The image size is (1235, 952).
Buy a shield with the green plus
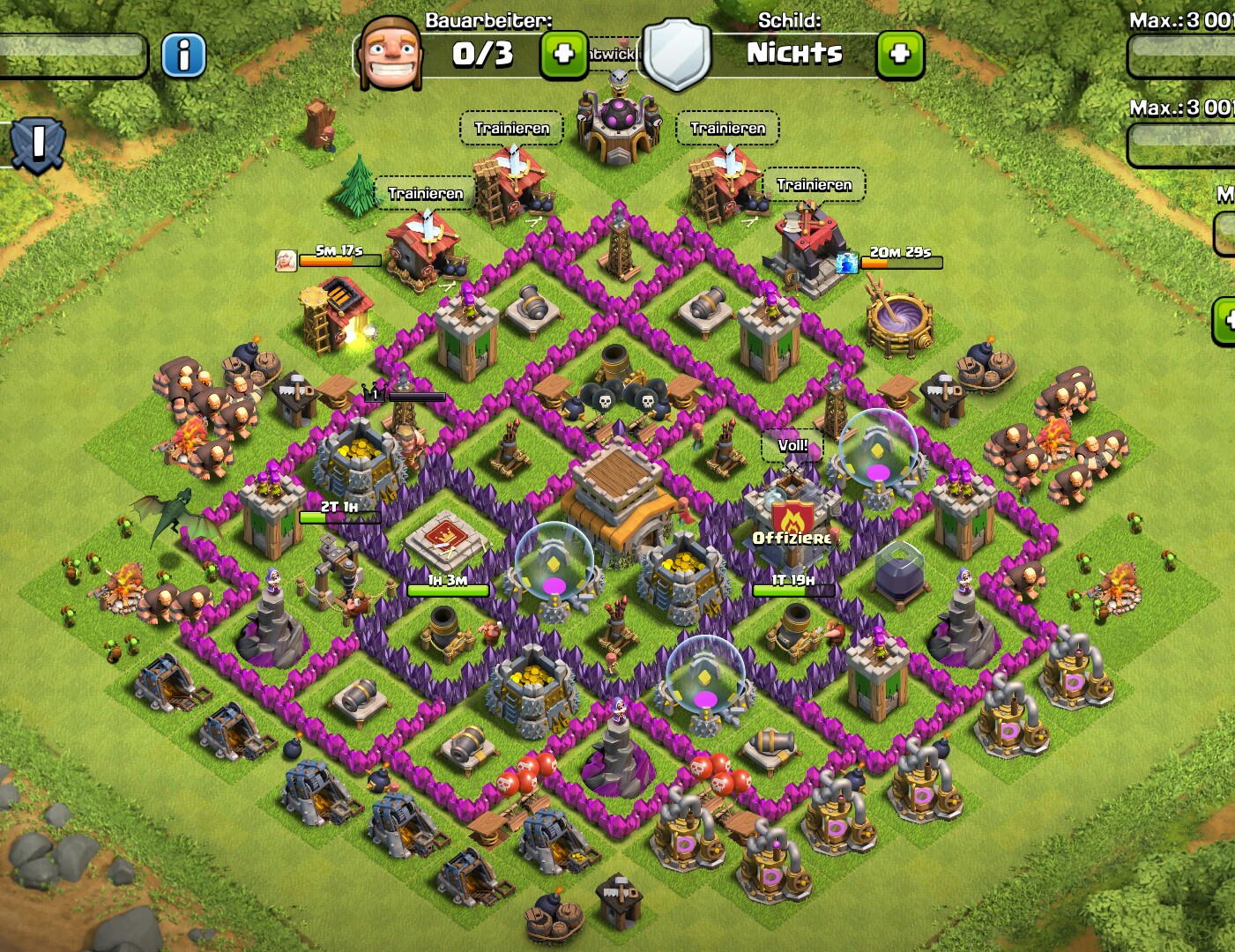(899, 55)
